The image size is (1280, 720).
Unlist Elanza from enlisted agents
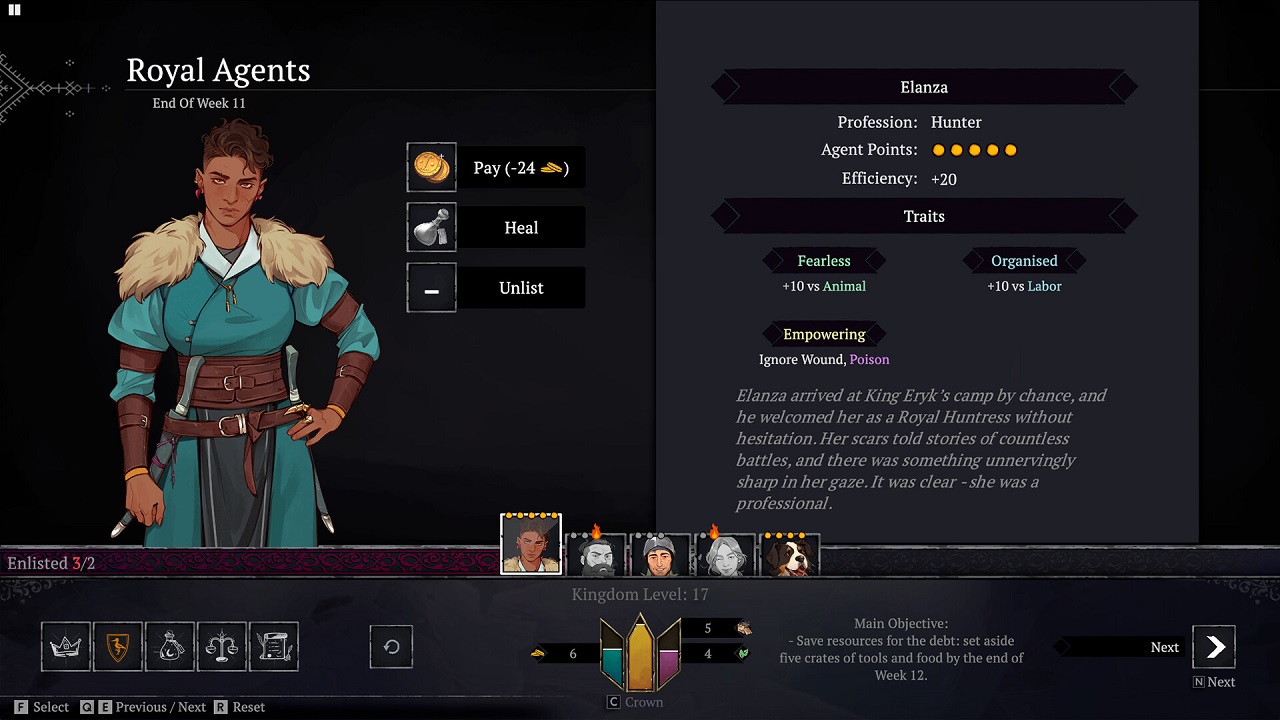[496, 288]
